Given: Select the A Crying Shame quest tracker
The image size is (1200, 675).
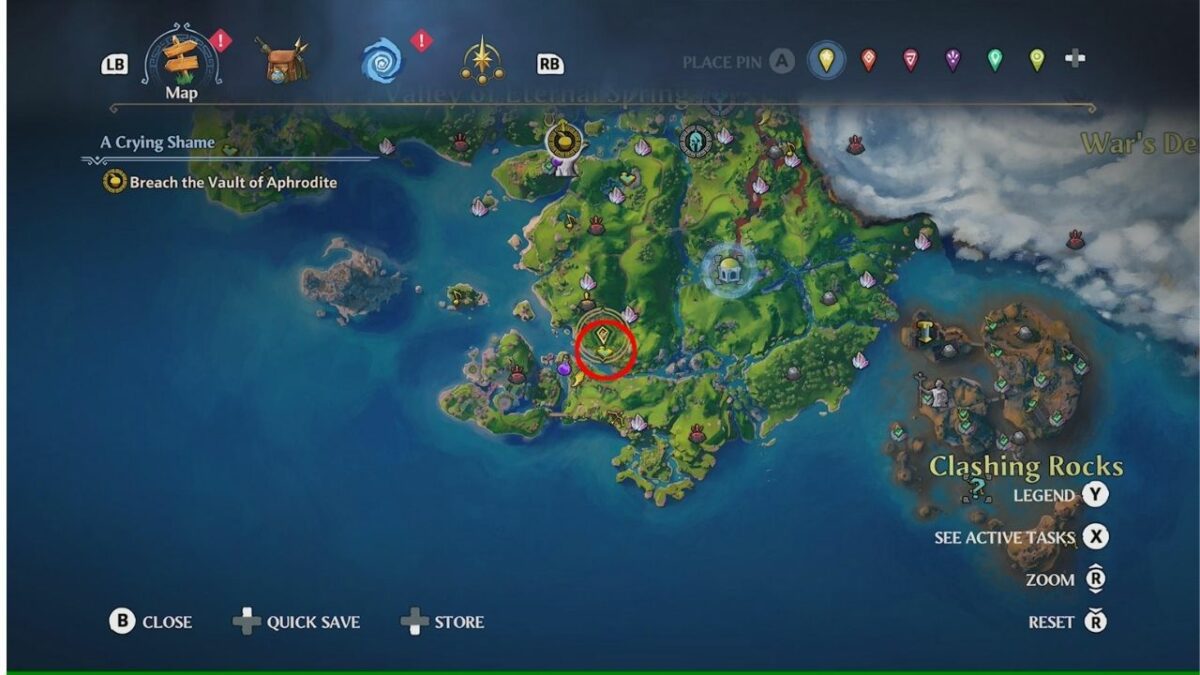Looking at the screenshot, I should pyautogui.click(x=158, y=143).
